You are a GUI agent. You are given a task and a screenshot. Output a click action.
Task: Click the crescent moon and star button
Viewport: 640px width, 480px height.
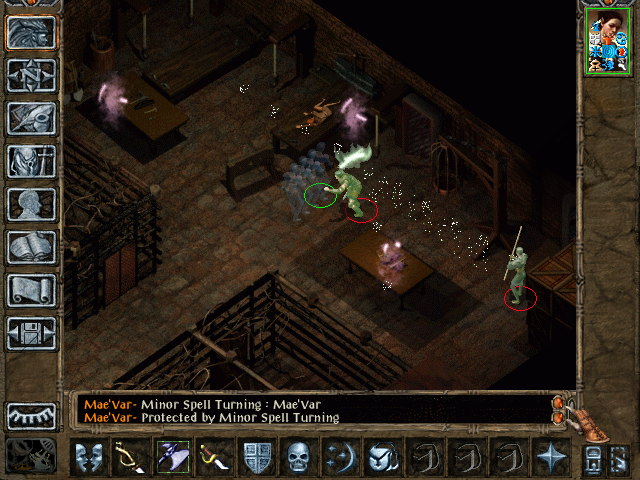340,458
